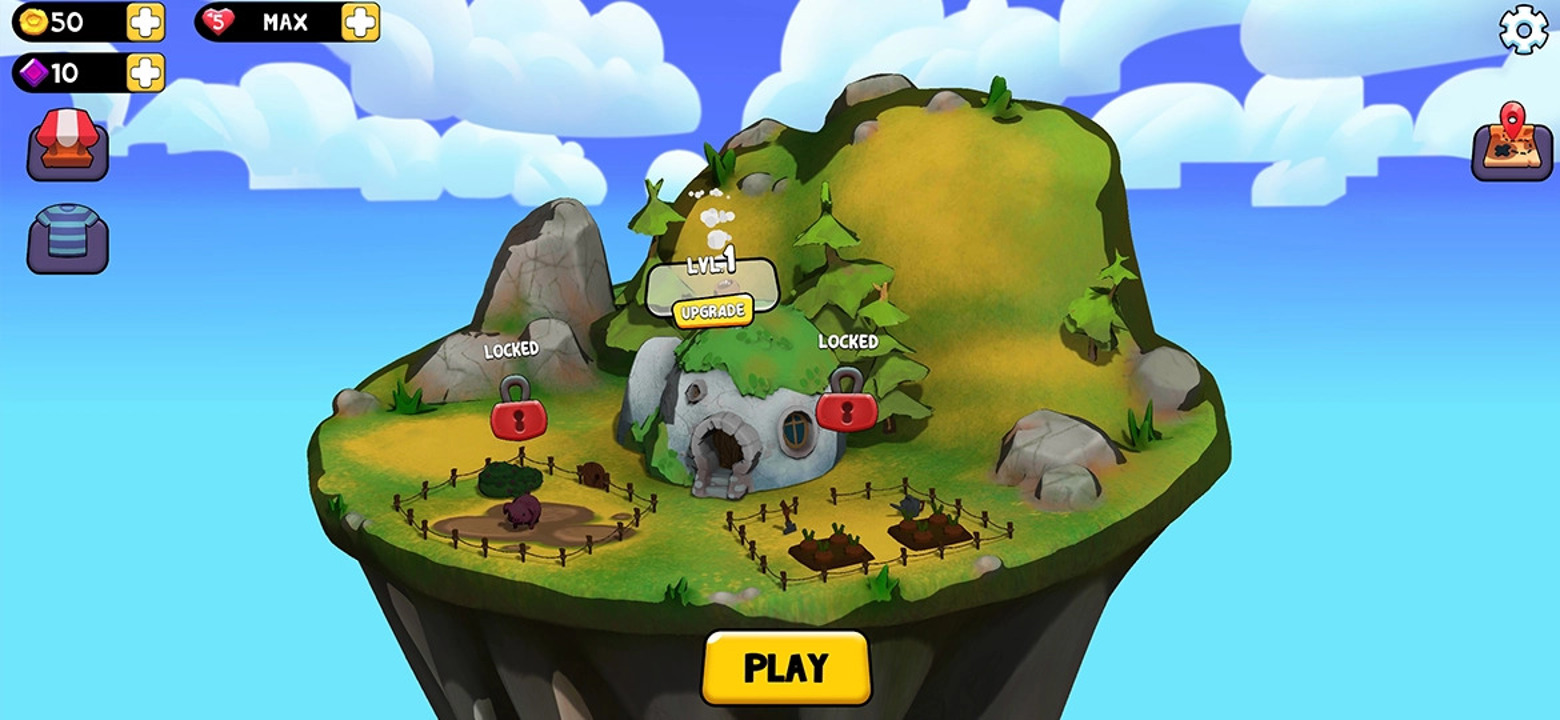Open the treasure map icon
This screenshot has height=720, width=1560.
click(1512, 141)
